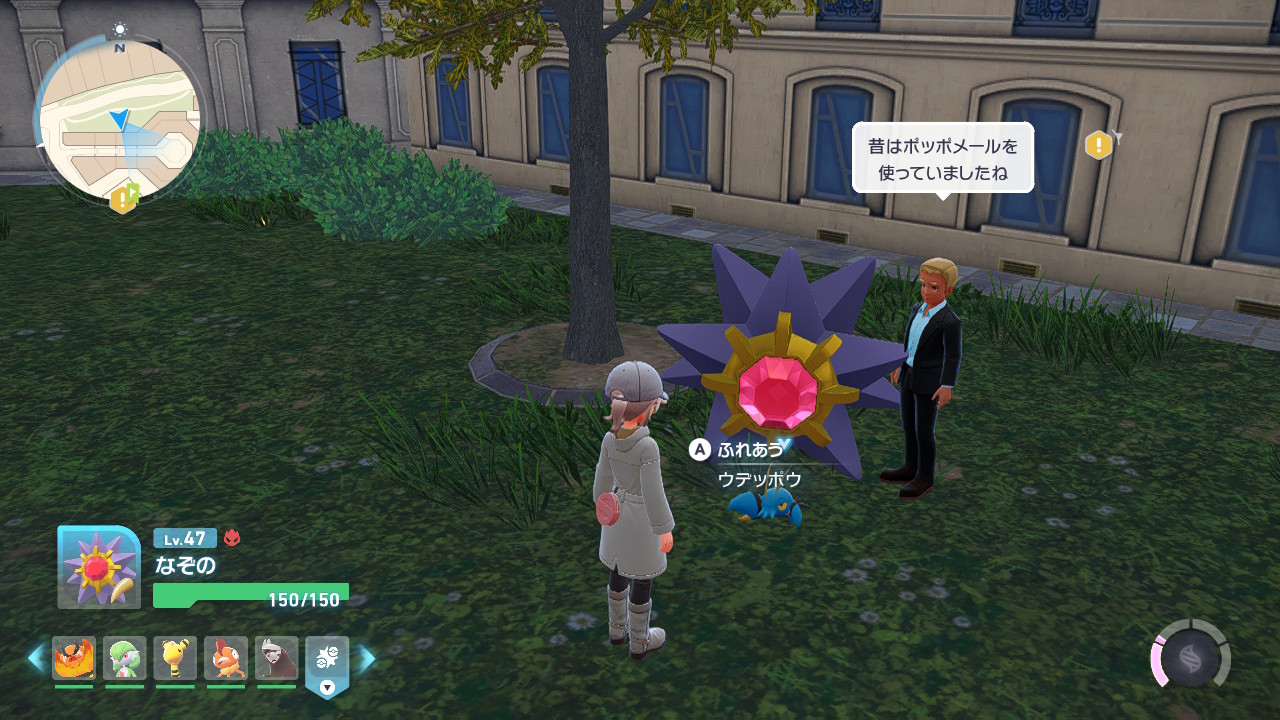The width and height of the screenshot is (1280, 720).
Task: Click the yellow quest marker below the minimap
Action: (124, 199)
